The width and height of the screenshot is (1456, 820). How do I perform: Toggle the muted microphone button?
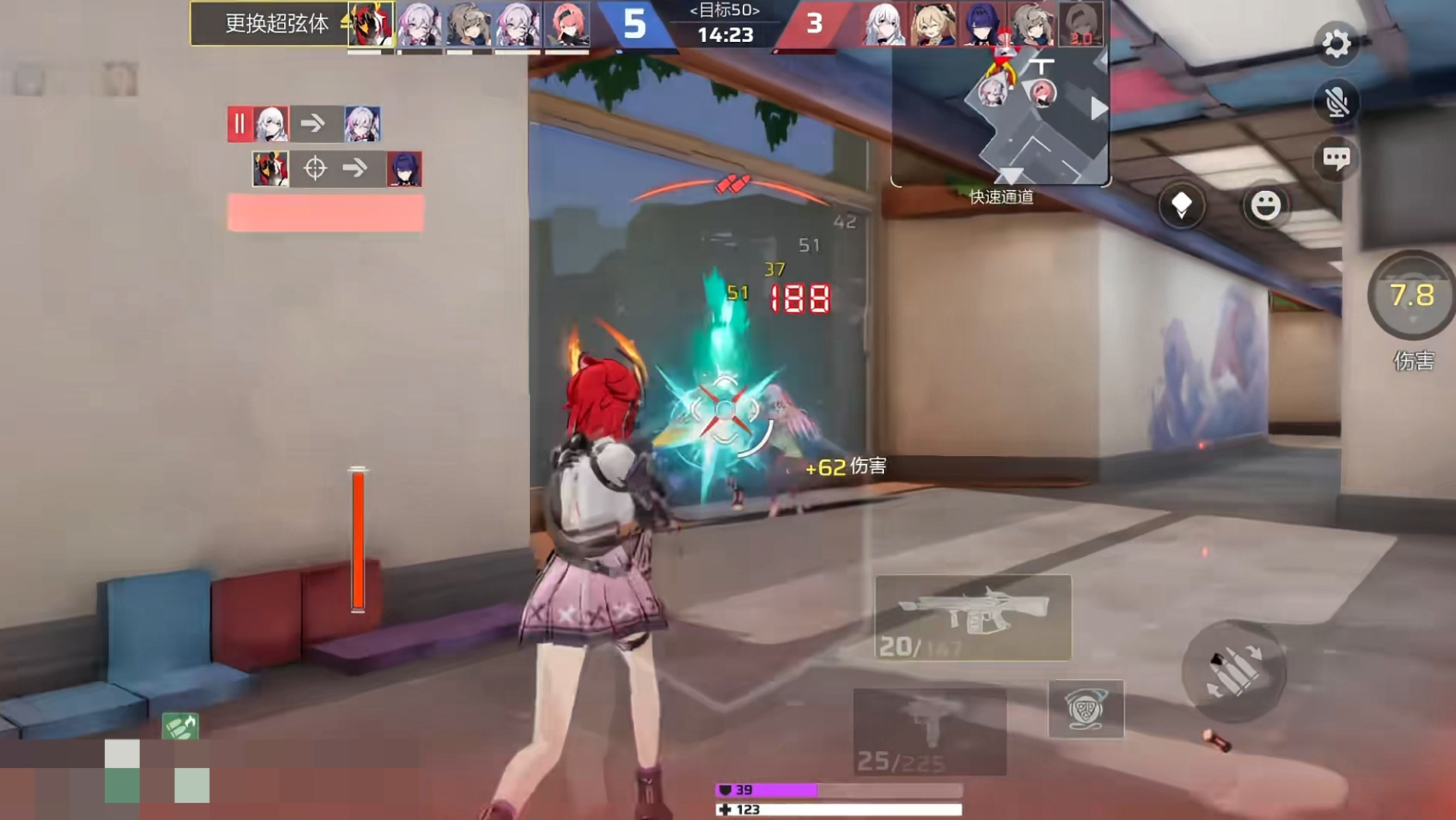coord(1336,102)
